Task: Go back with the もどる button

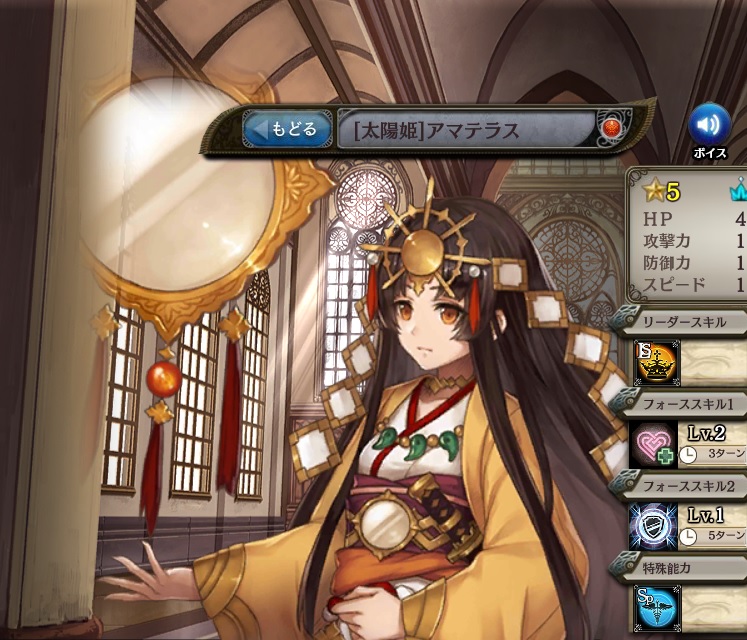Action: (287, 129)
